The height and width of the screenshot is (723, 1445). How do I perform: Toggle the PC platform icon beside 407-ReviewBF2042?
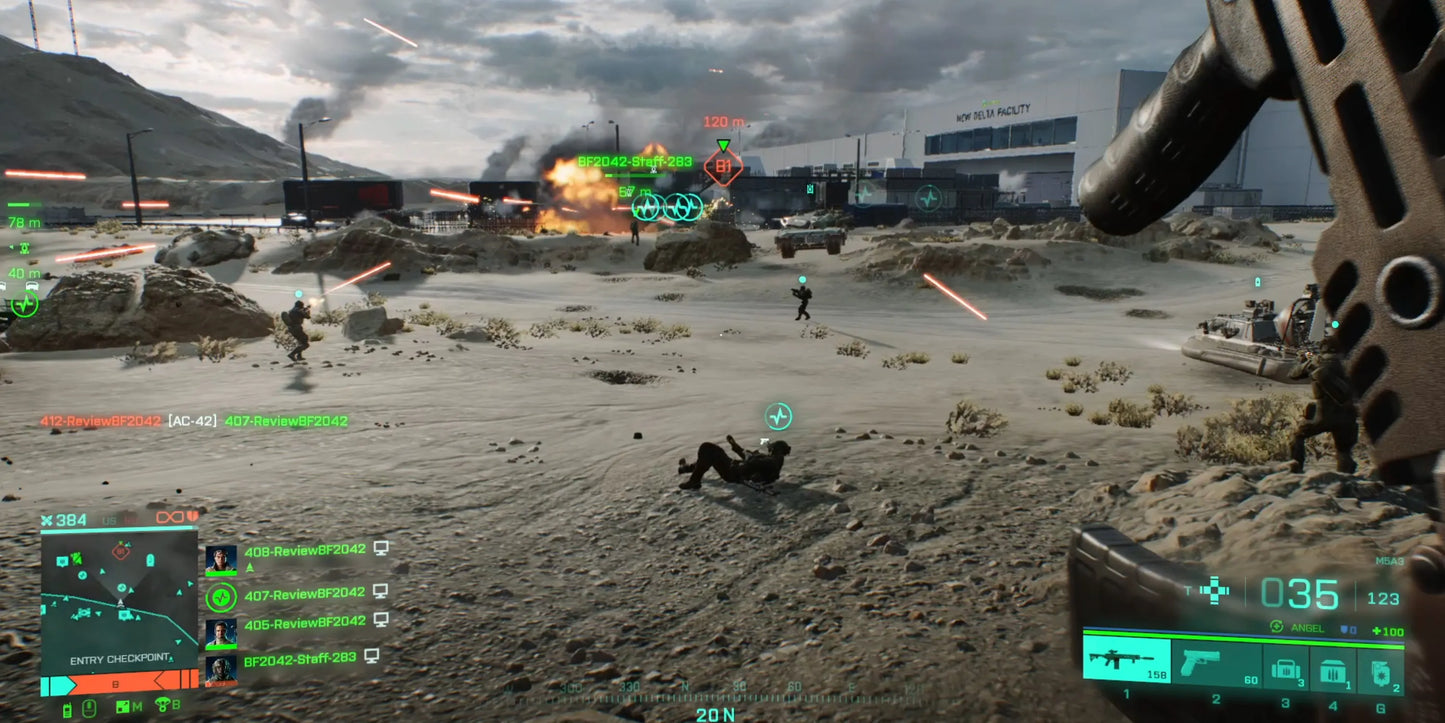coord(381,592)
